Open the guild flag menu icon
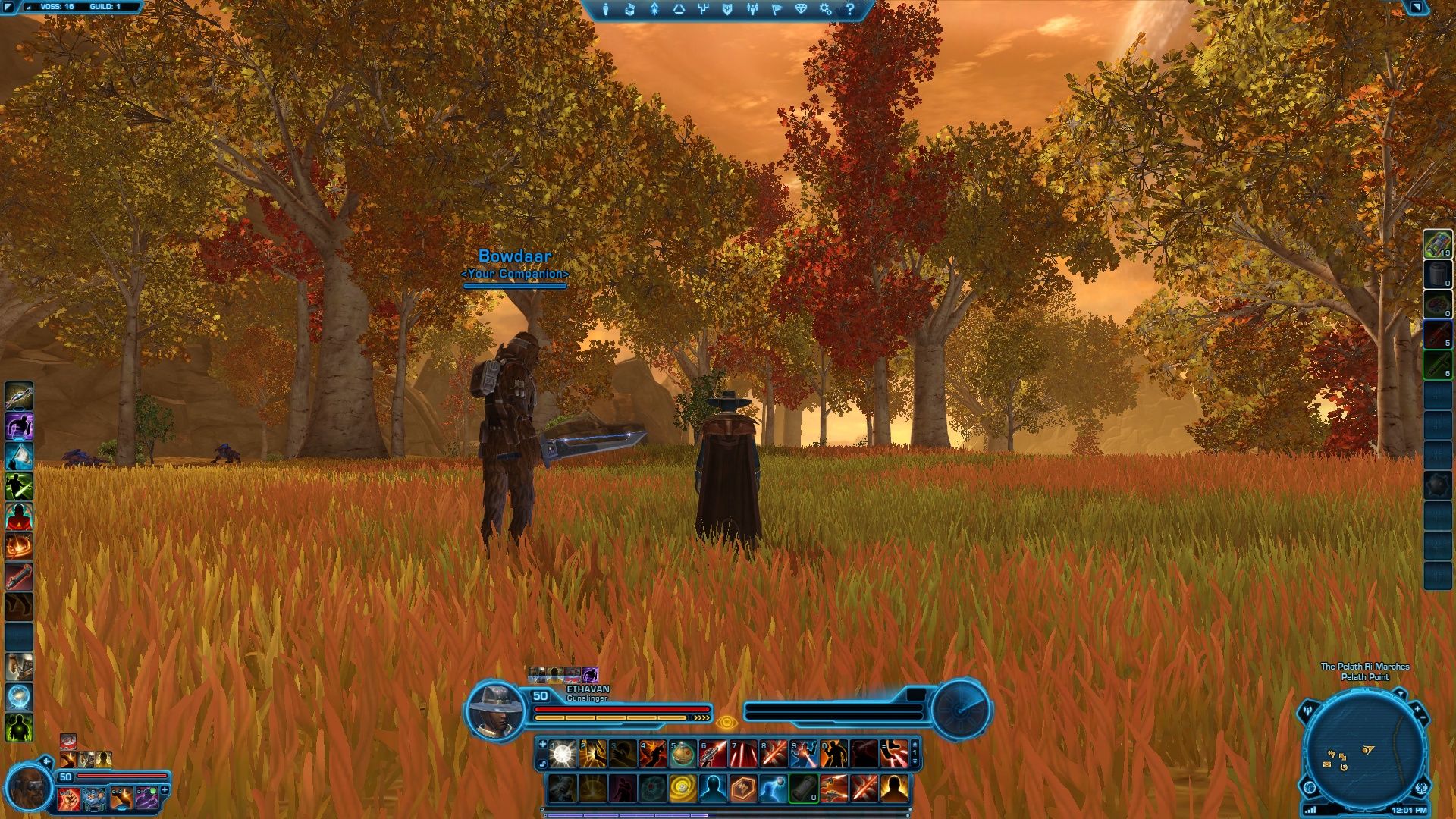1456x819 pixels. coord(777,10)
